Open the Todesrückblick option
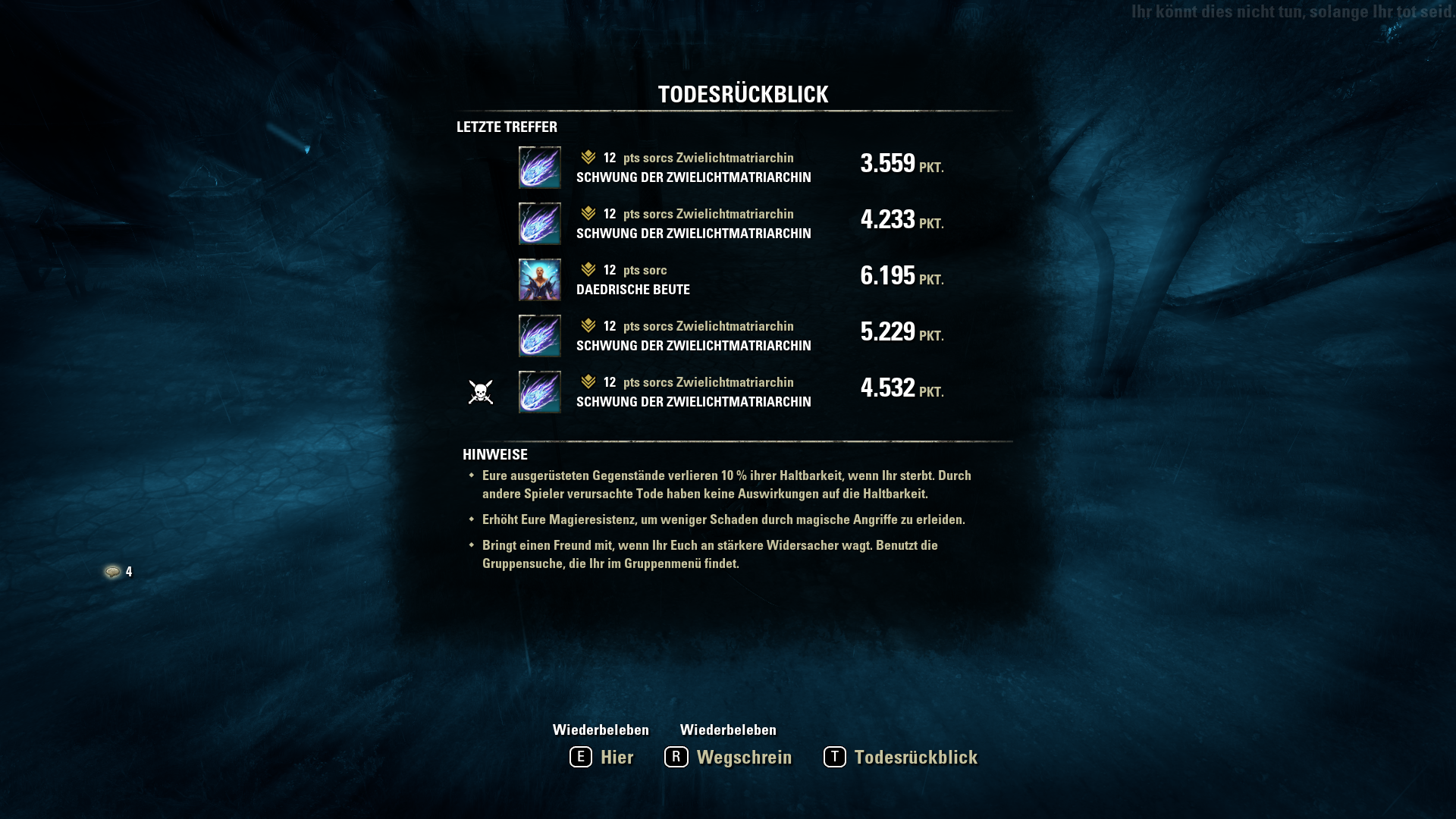 (915, 757)
